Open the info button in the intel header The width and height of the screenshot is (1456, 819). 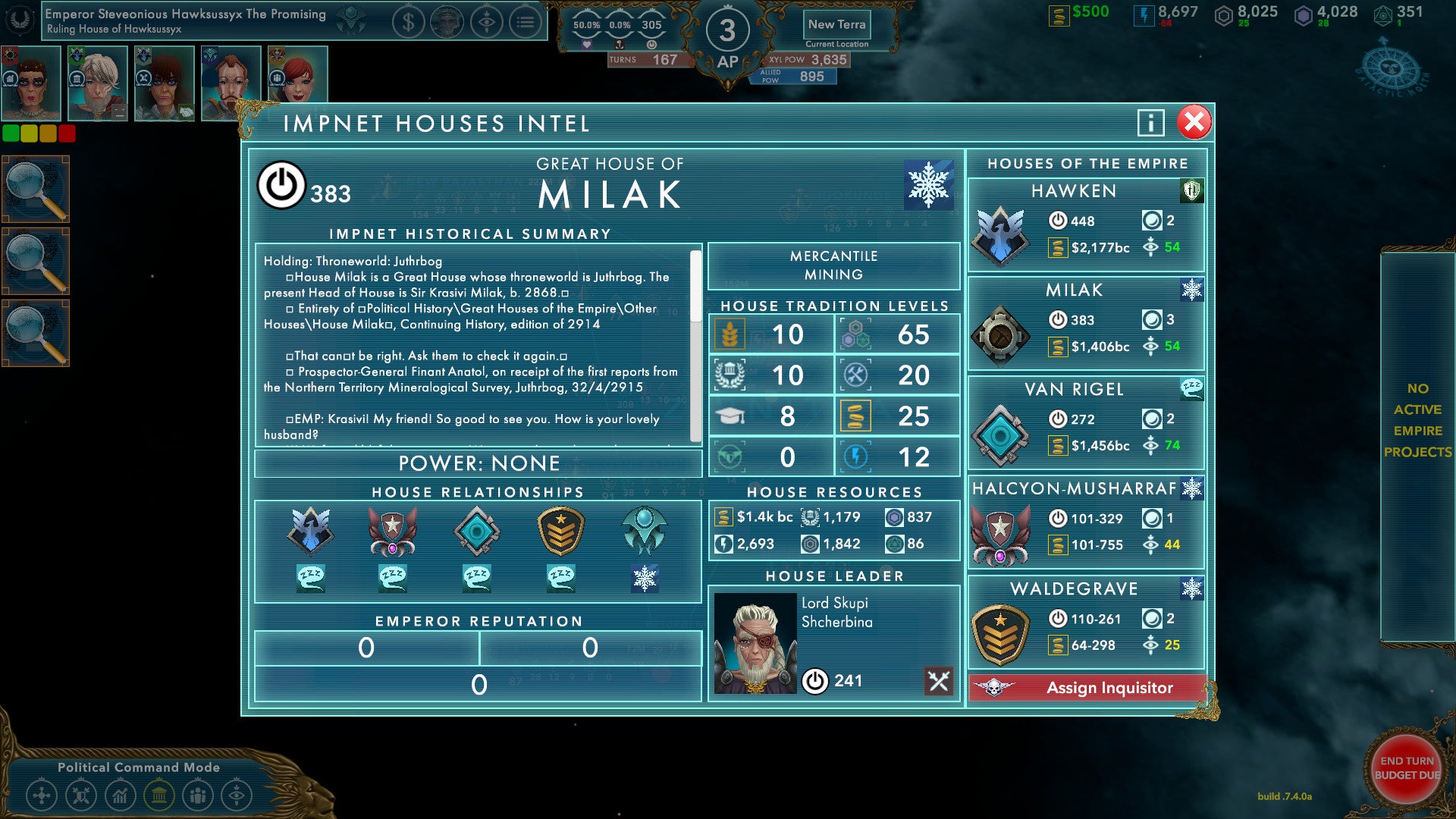[1150, 122]
